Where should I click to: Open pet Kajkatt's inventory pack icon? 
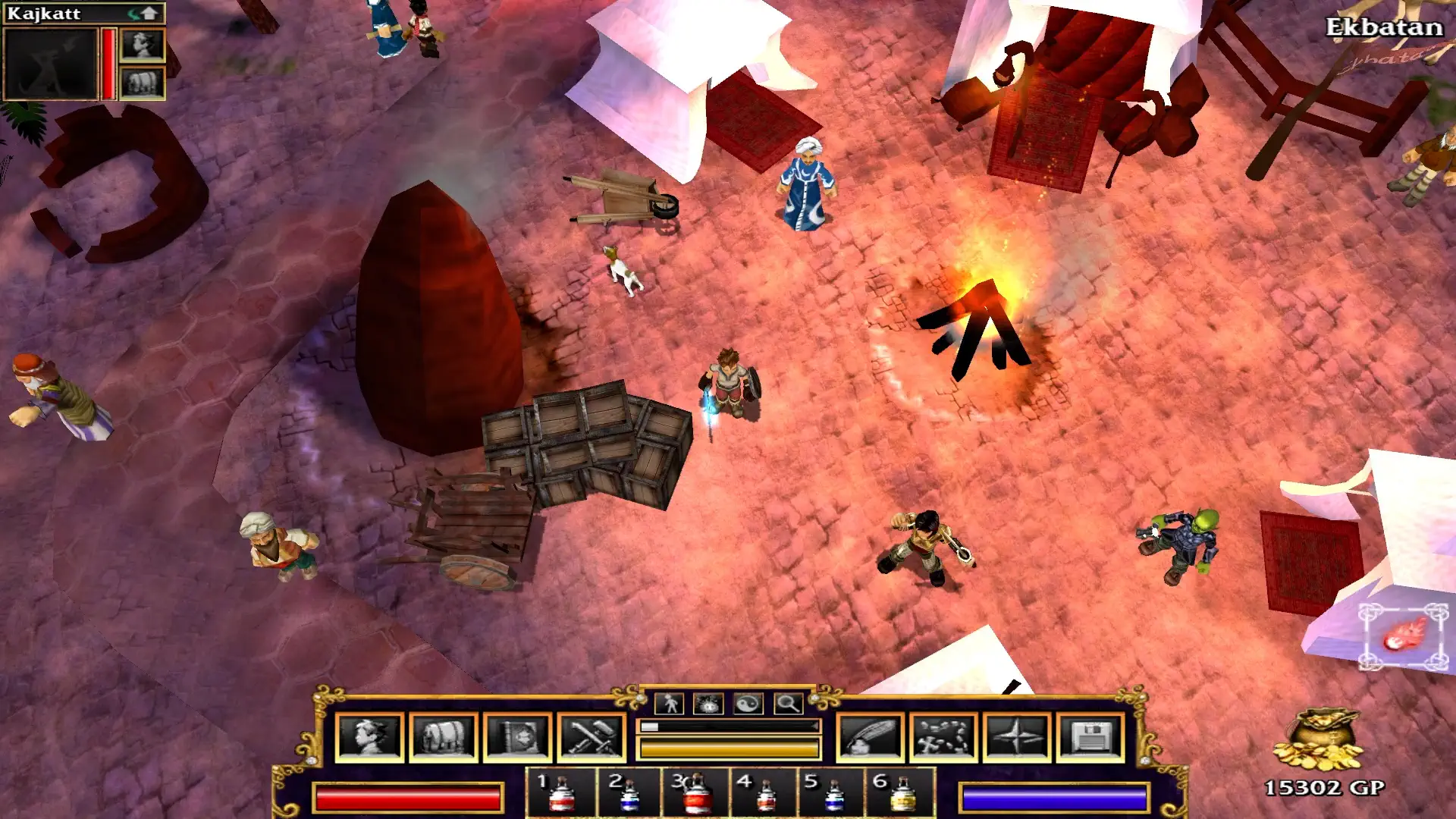pos(143,83)
